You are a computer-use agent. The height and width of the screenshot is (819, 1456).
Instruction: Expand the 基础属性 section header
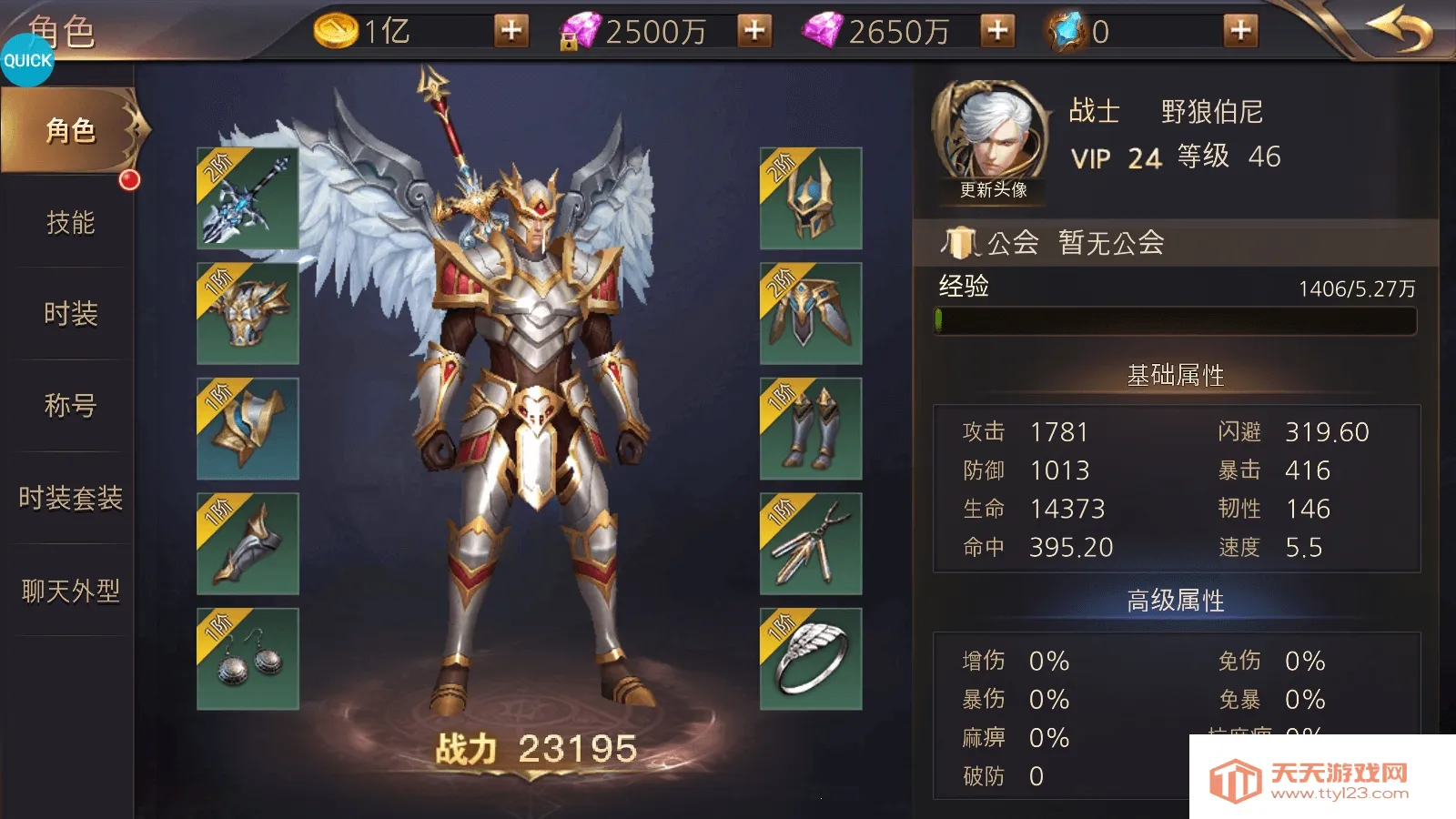[1174, 373]
